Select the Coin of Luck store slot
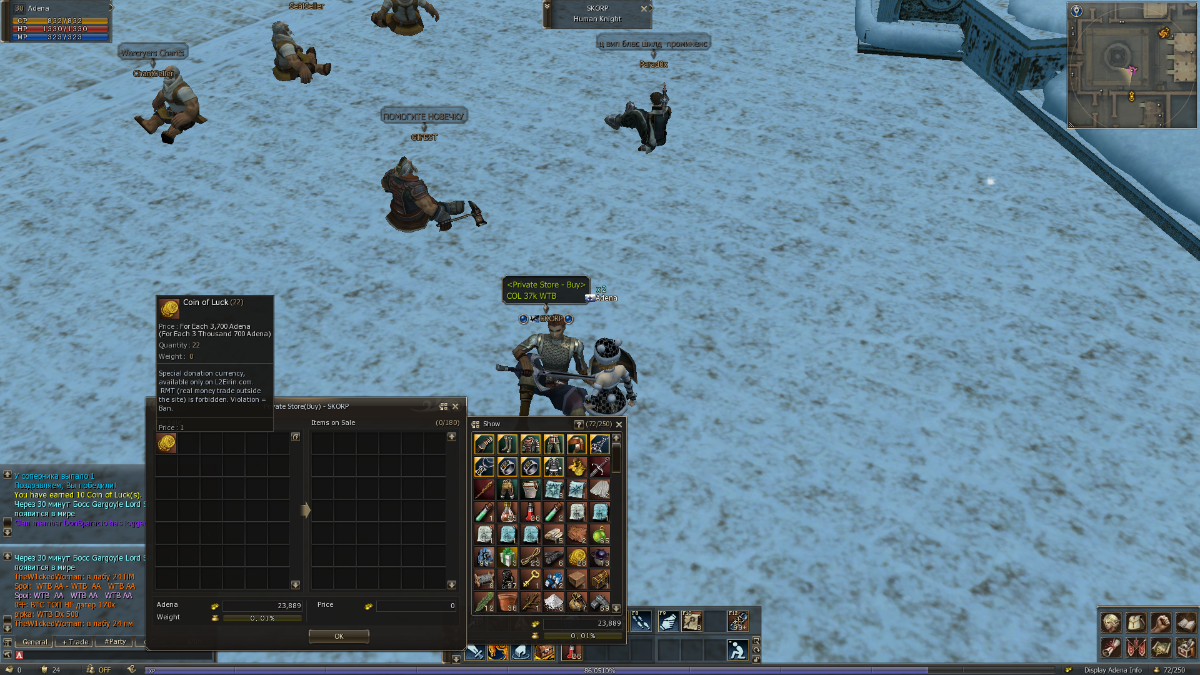This screenshot has width=1200, height=675. [166, 444]
